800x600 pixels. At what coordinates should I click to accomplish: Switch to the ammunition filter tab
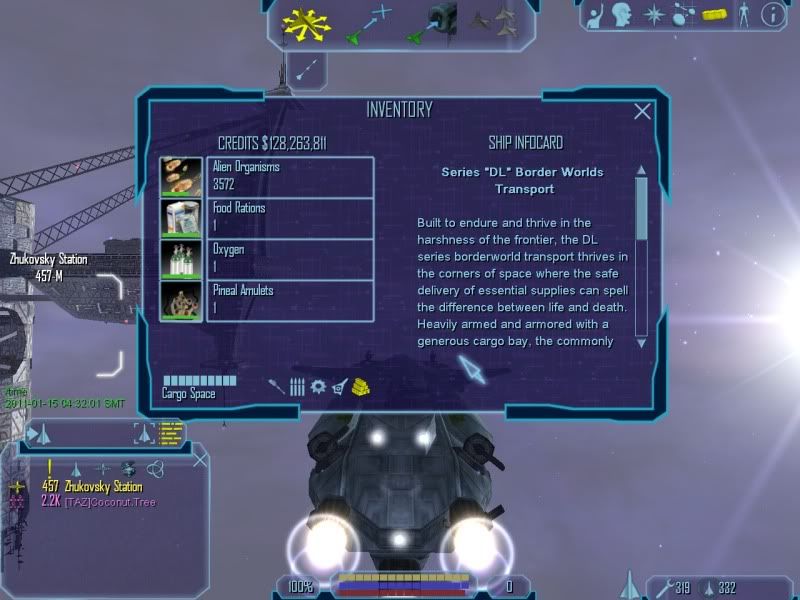tap(297, 386)
